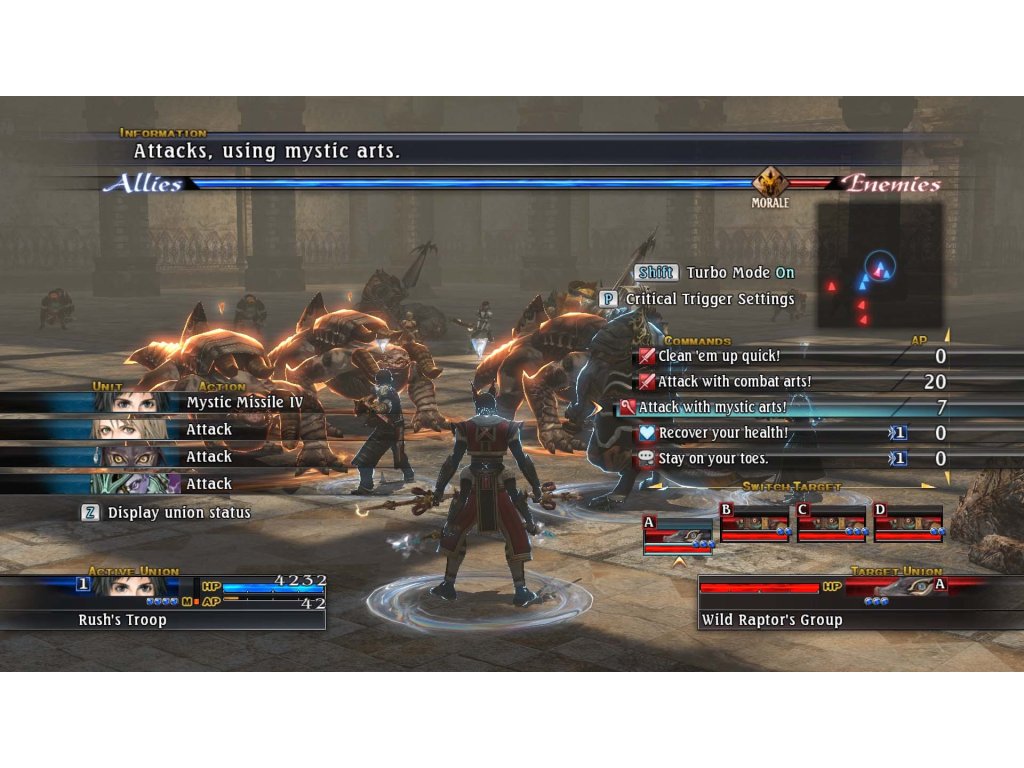Viewport: 1024px width, 768px height.
Task: Select "Attack with combat arts!" command
Action: (734, 382)
